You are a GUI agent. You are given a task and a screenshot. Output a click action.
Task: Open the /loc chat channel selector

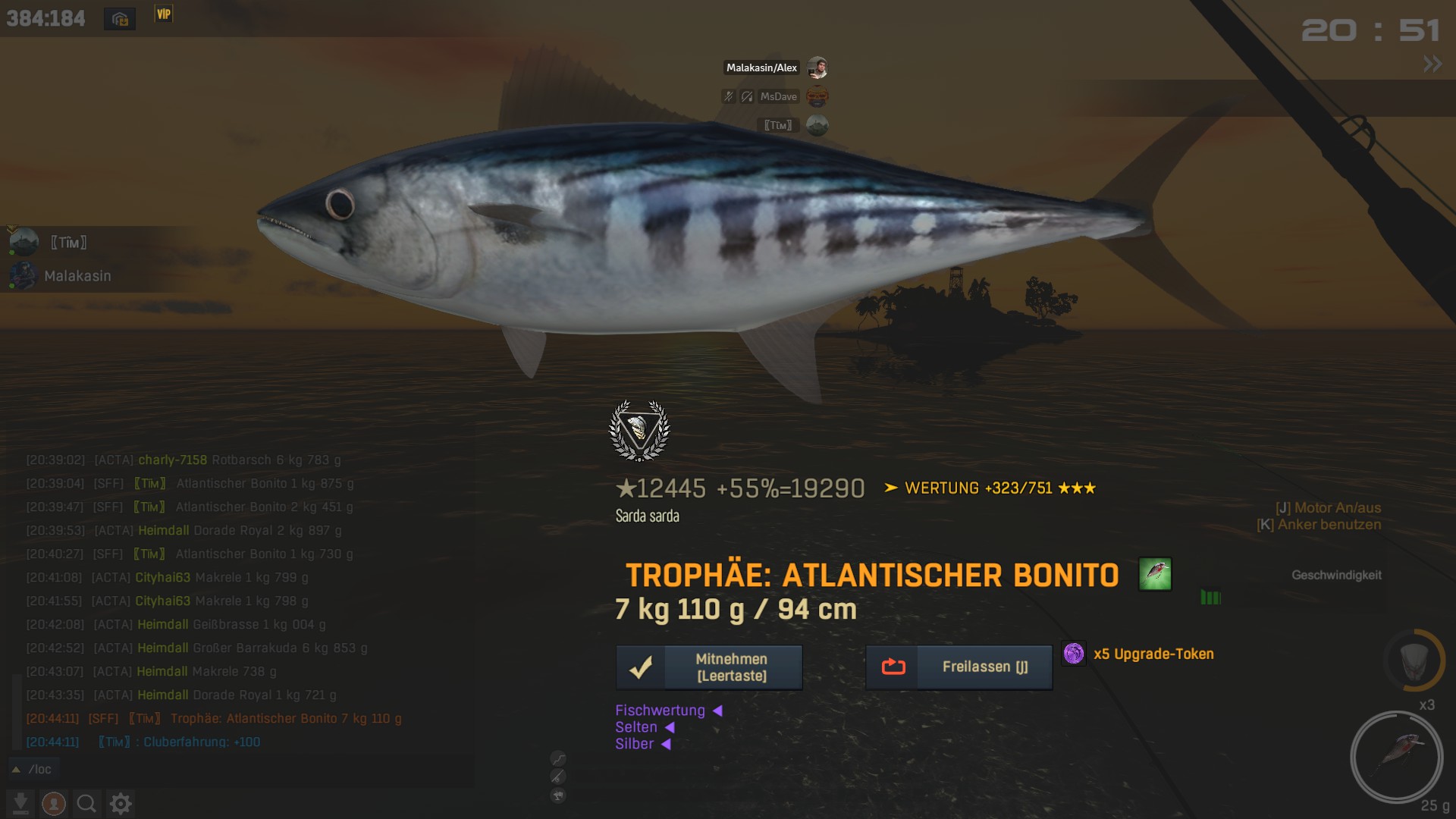click(x=33, y=769)
